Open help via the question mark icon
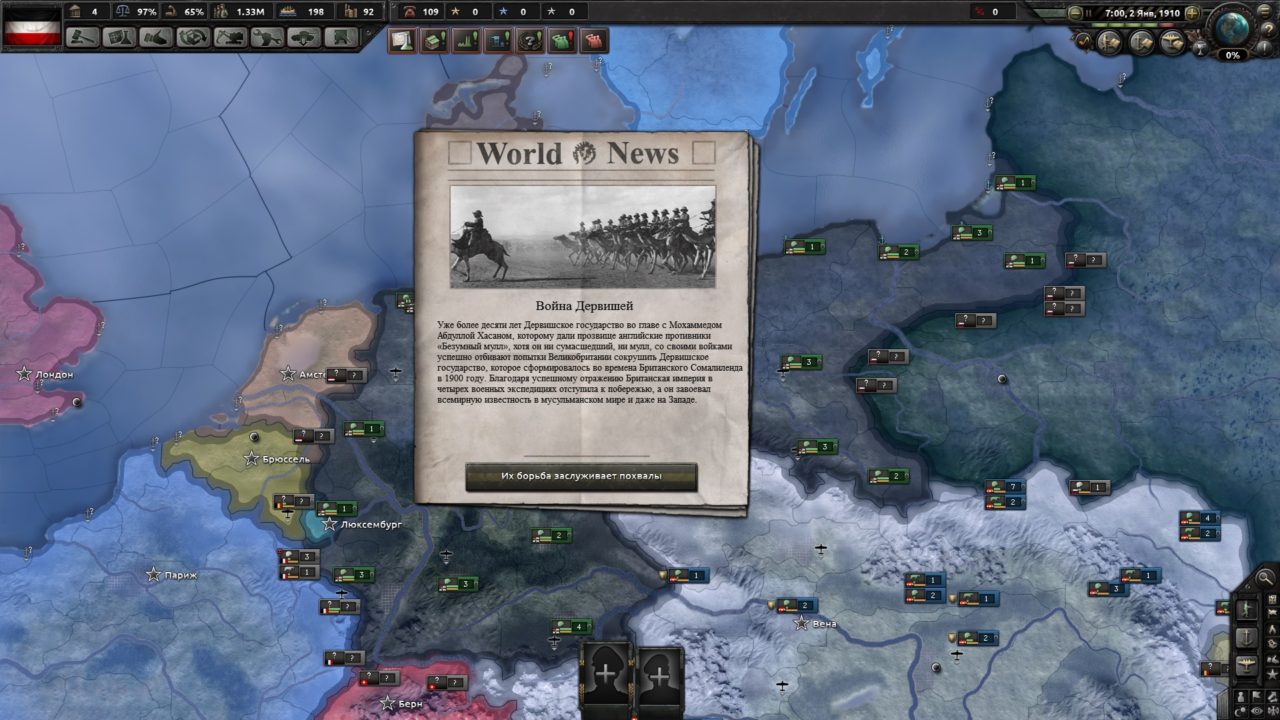1280x720 pixels. (1268, 28)
